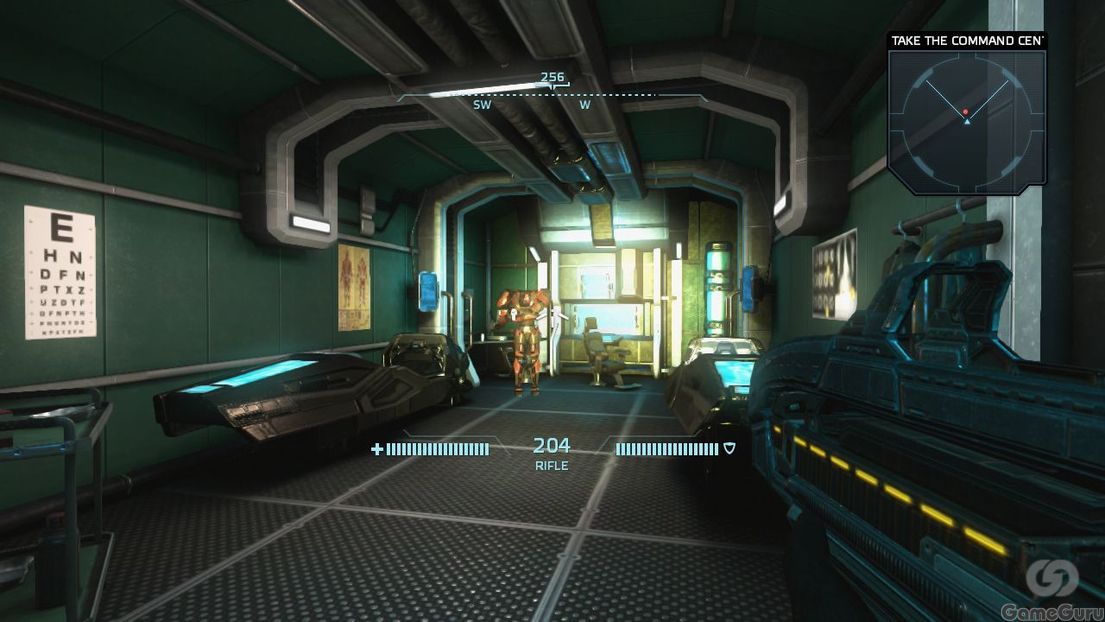Select the Take the Command Center objective
Screen dimensions: 1105x622
click(x=966, y=41)
